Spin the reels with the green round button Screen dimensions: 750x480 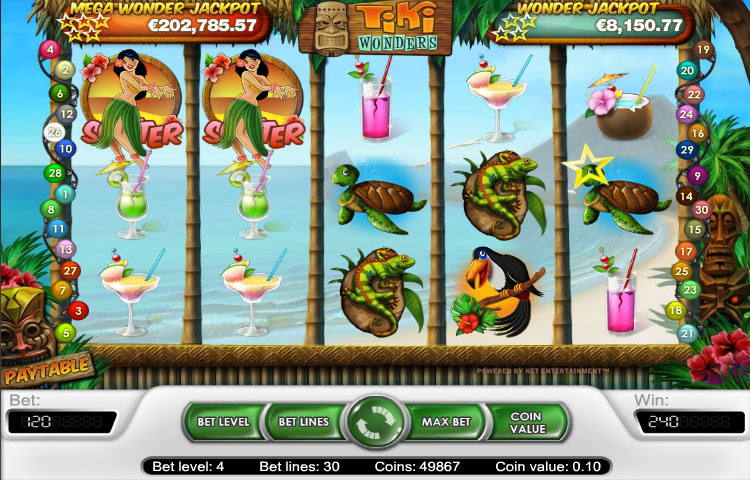tap(375, 423)
